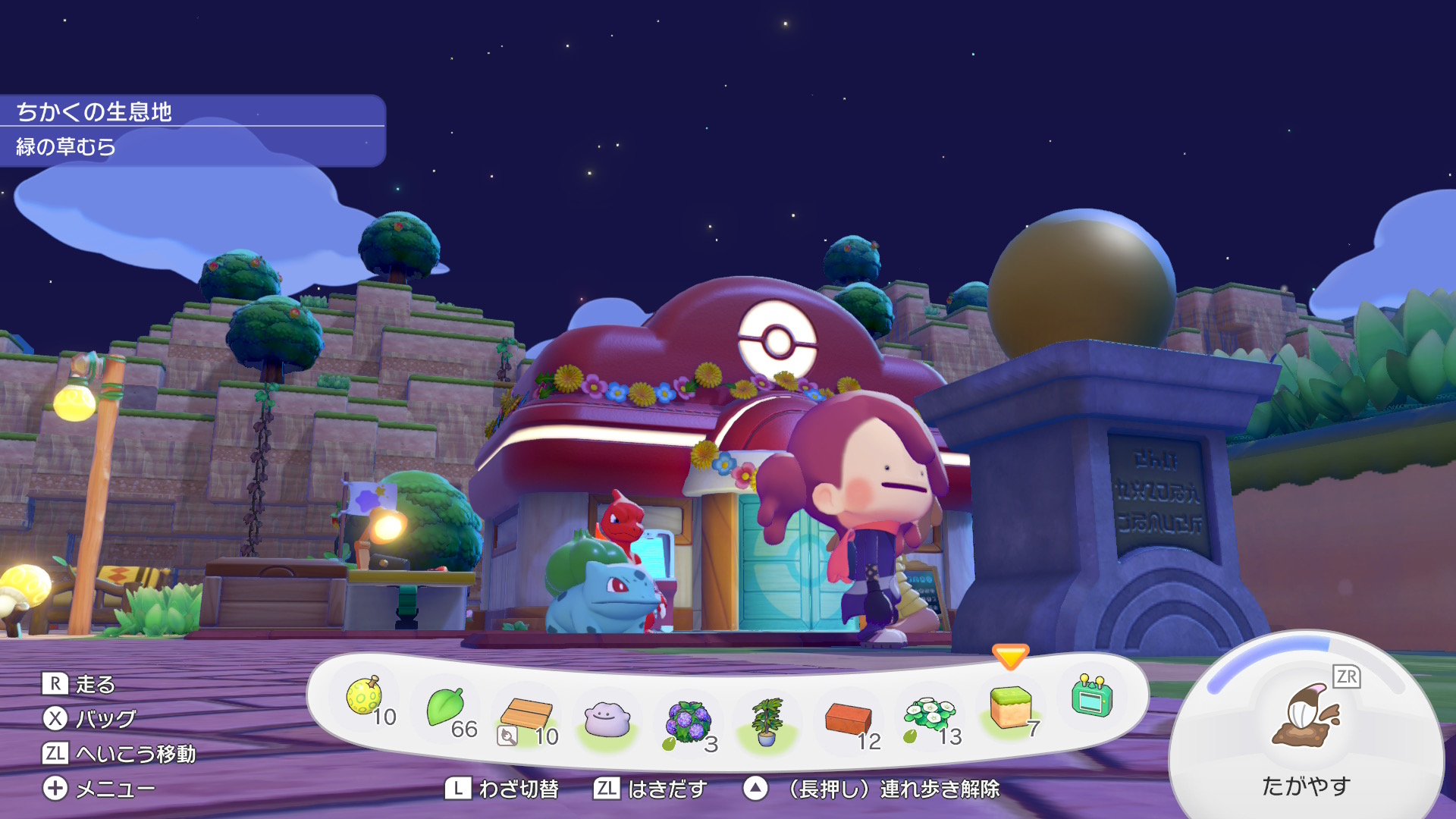Open the green device item slot
The width and height of the screenshot is (1456, 819).
tap(1092, 696)
